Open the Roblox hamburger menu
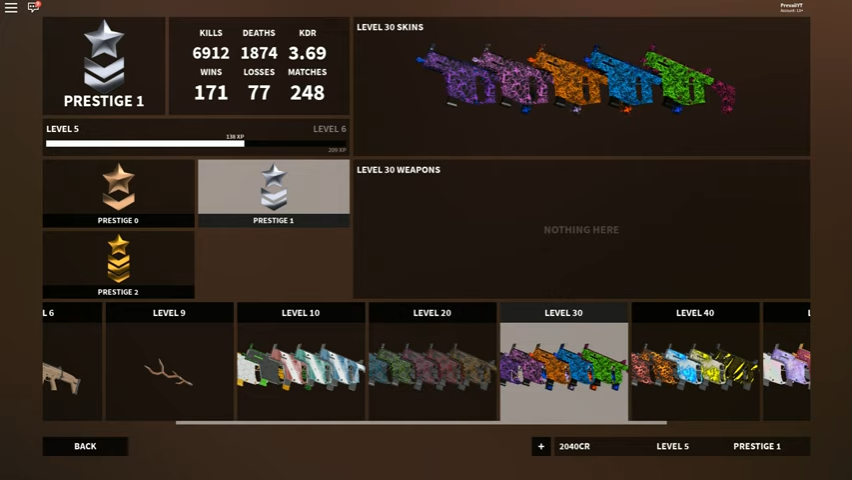Viewport: 852px width, 480px height. [11, 8]
